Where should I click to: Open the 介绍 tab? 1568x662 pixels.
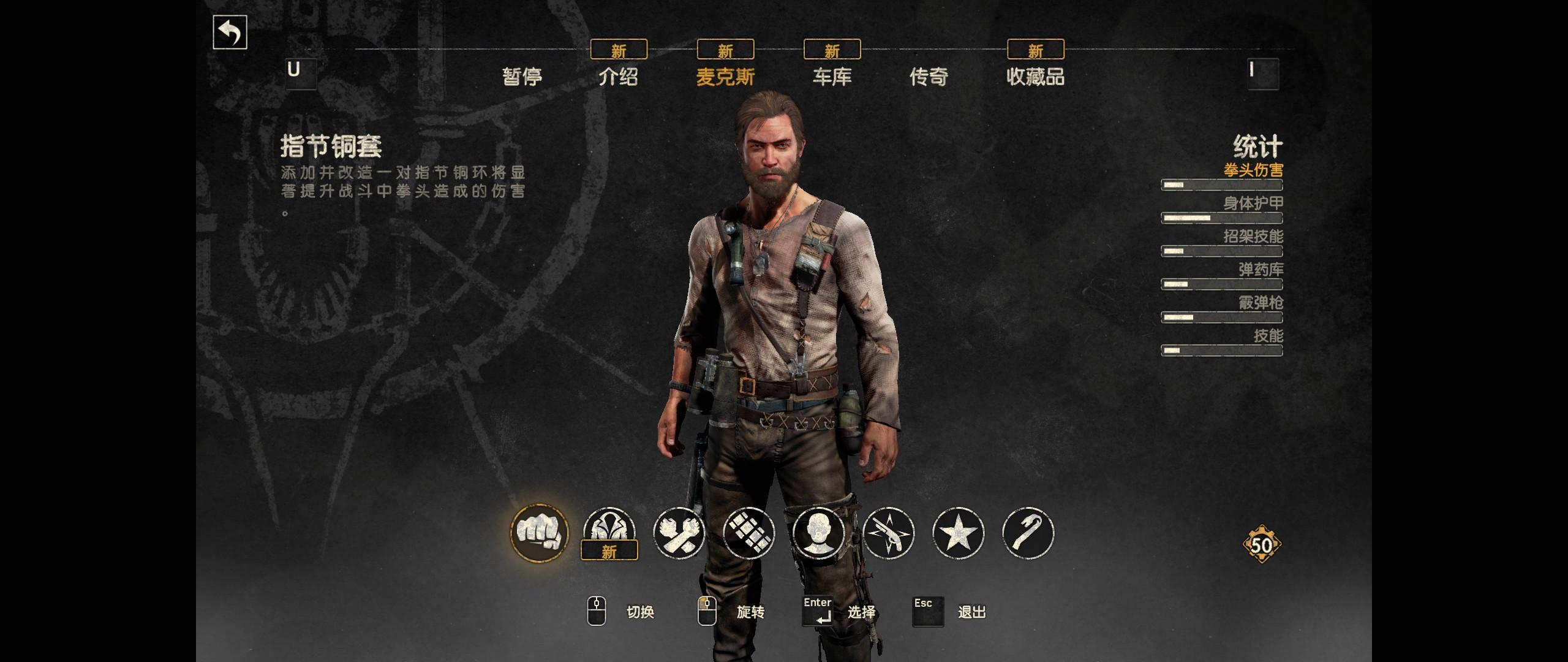click(618, 77)
